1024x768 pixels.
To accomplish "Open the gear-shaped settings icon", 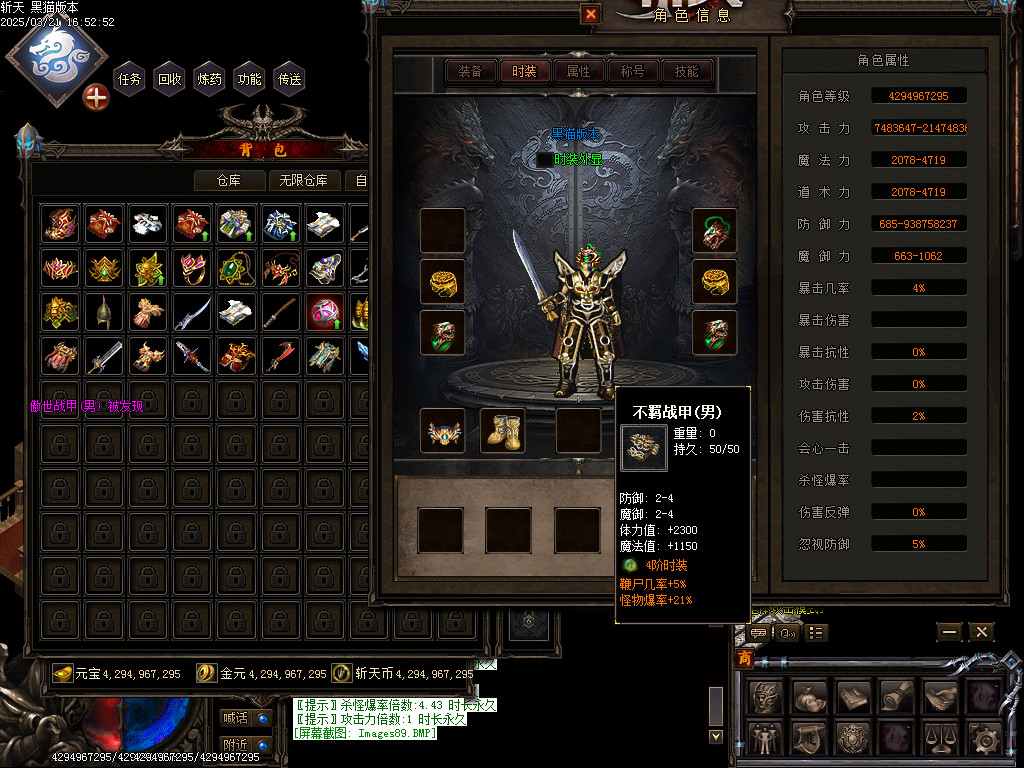I will pyautogui.click(x=986, y=739).
